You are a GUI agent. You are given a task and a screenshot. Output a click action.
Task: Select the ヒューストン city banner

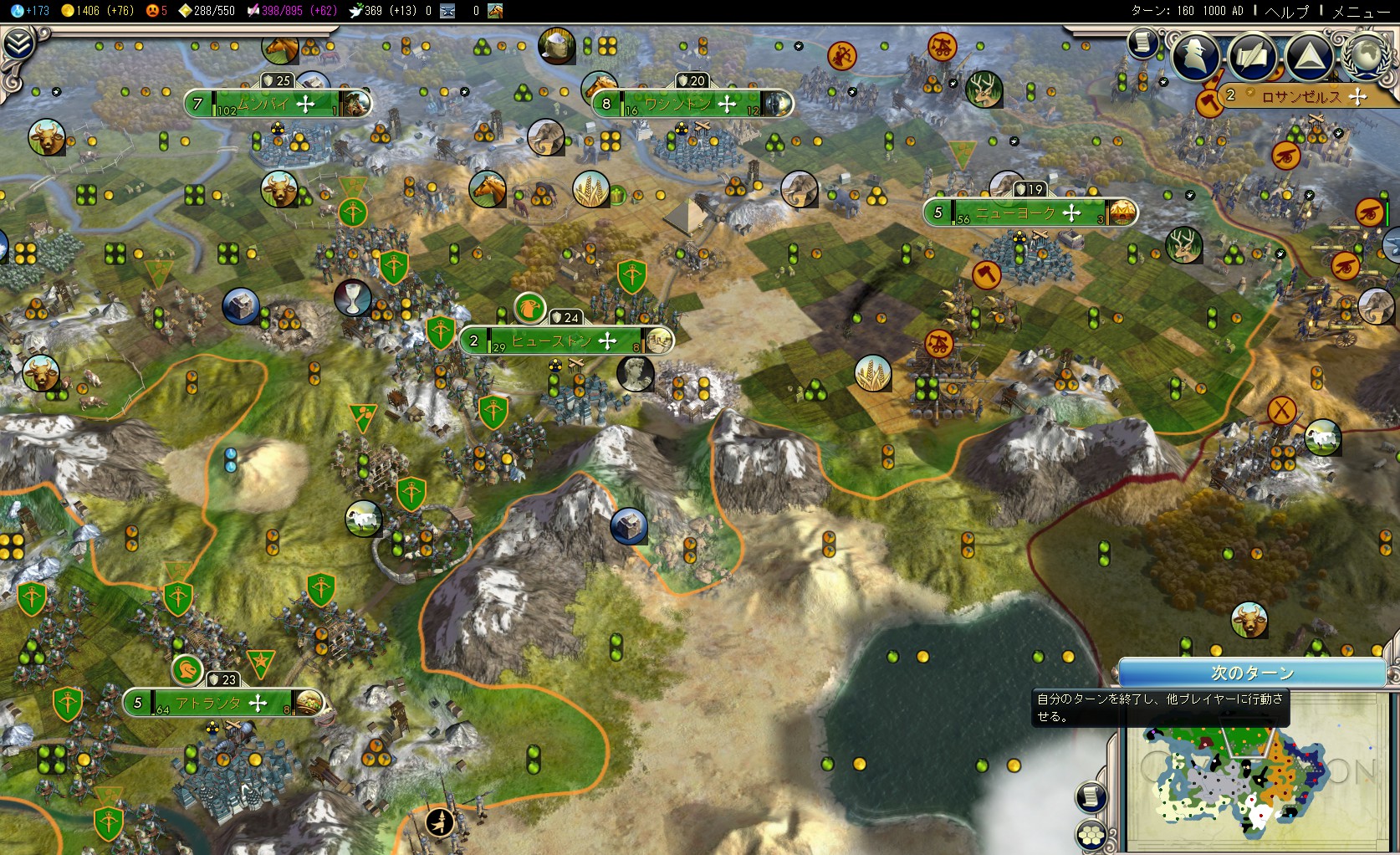pyautogui.click(x=552, y=340)
